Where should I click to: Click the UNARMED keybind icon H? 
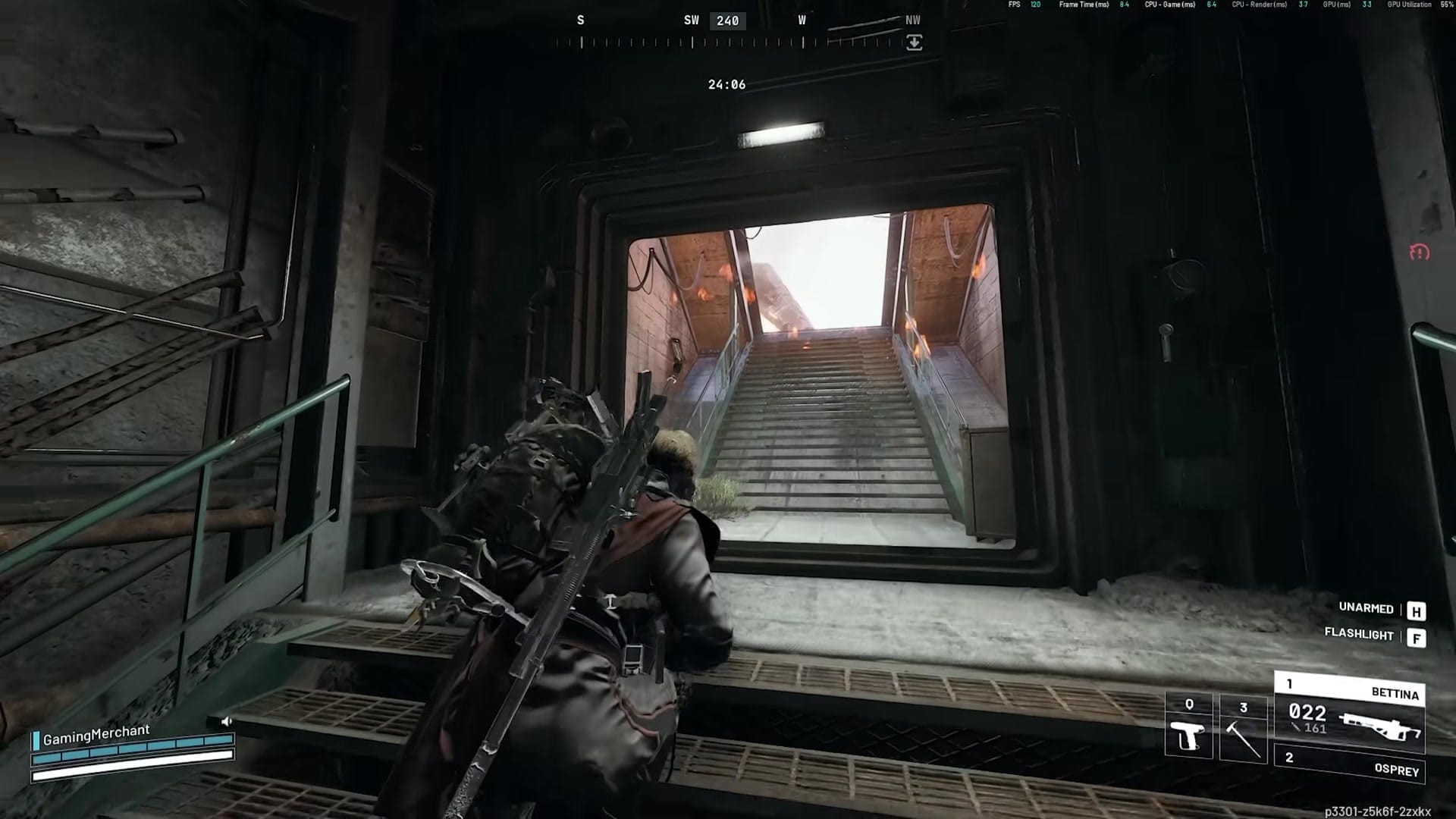point(1417,608)
